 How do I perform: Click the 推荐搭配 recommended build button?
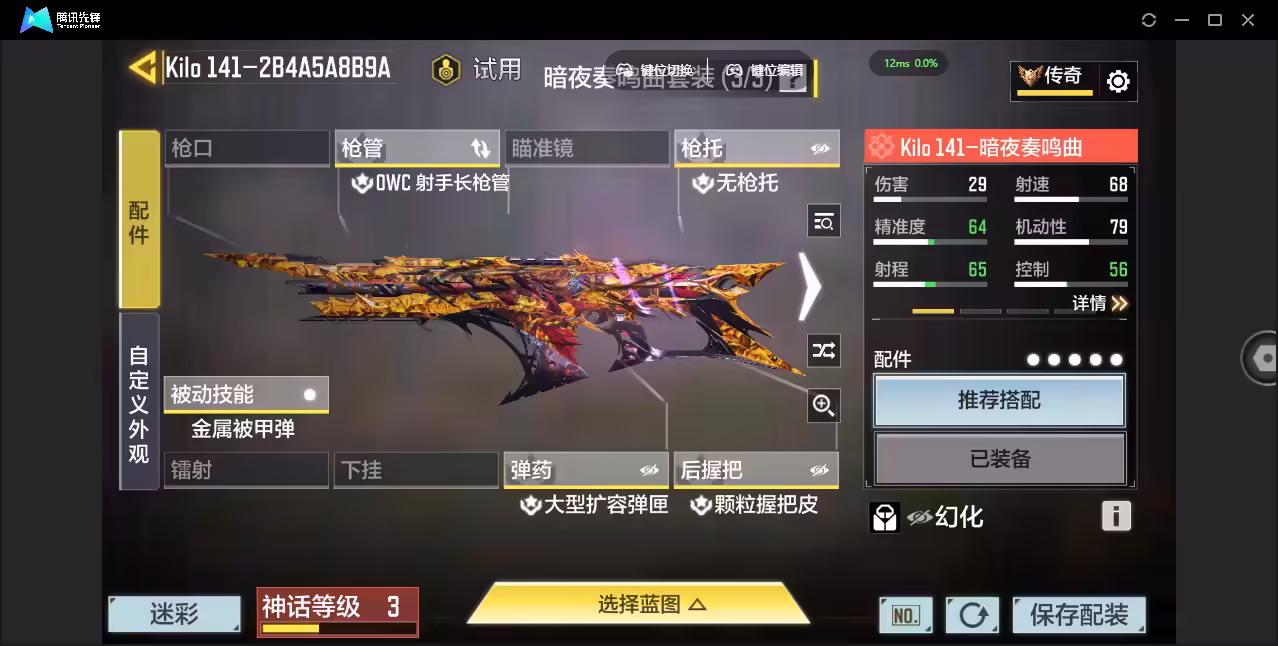[999, 400]
